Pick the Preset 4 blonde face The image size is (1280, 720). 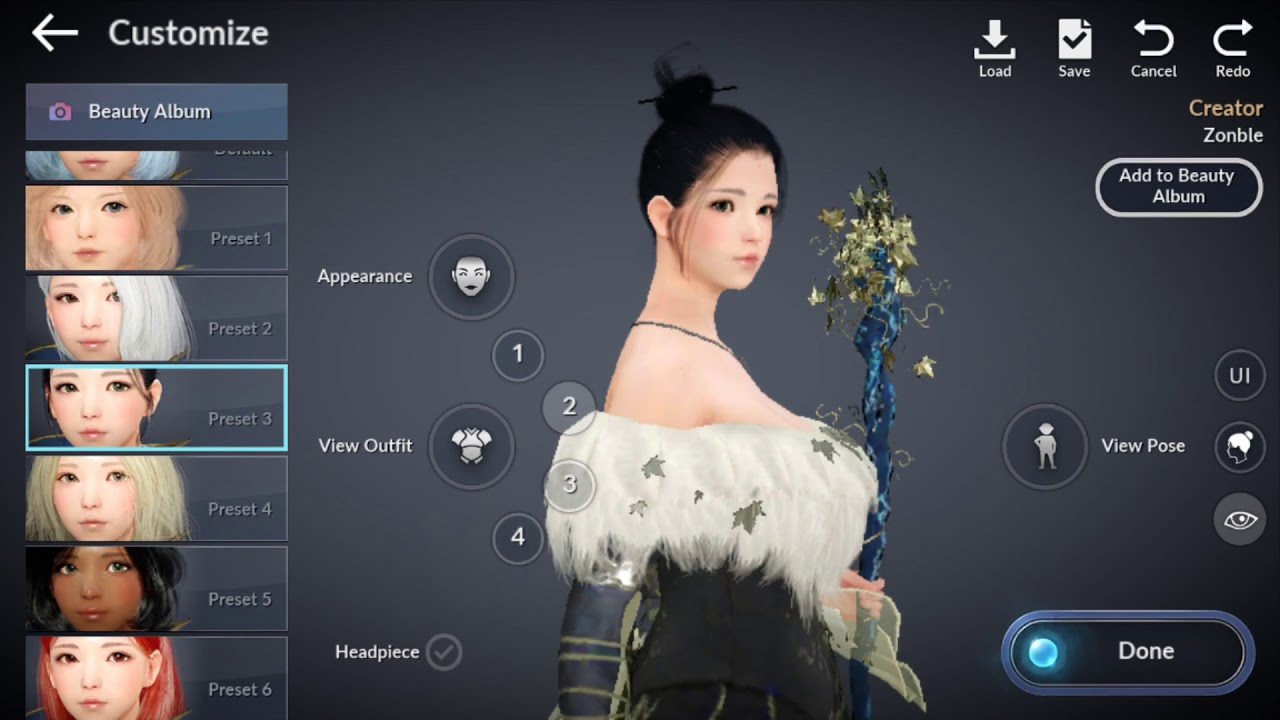point(156,498)
